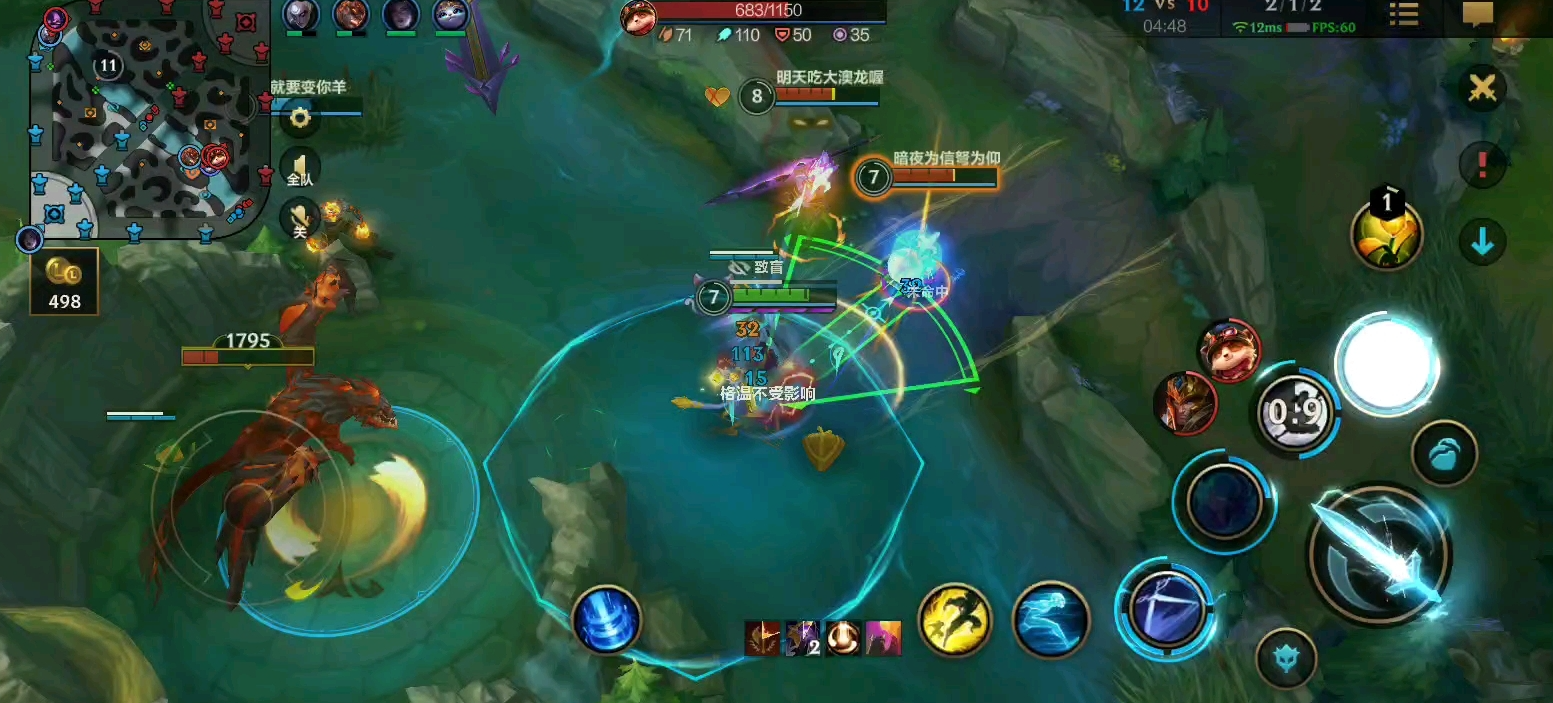Target the Teemo enemy portrait
The height and width of the screenshot is (703, 1553).
(x=1230, y=350)
